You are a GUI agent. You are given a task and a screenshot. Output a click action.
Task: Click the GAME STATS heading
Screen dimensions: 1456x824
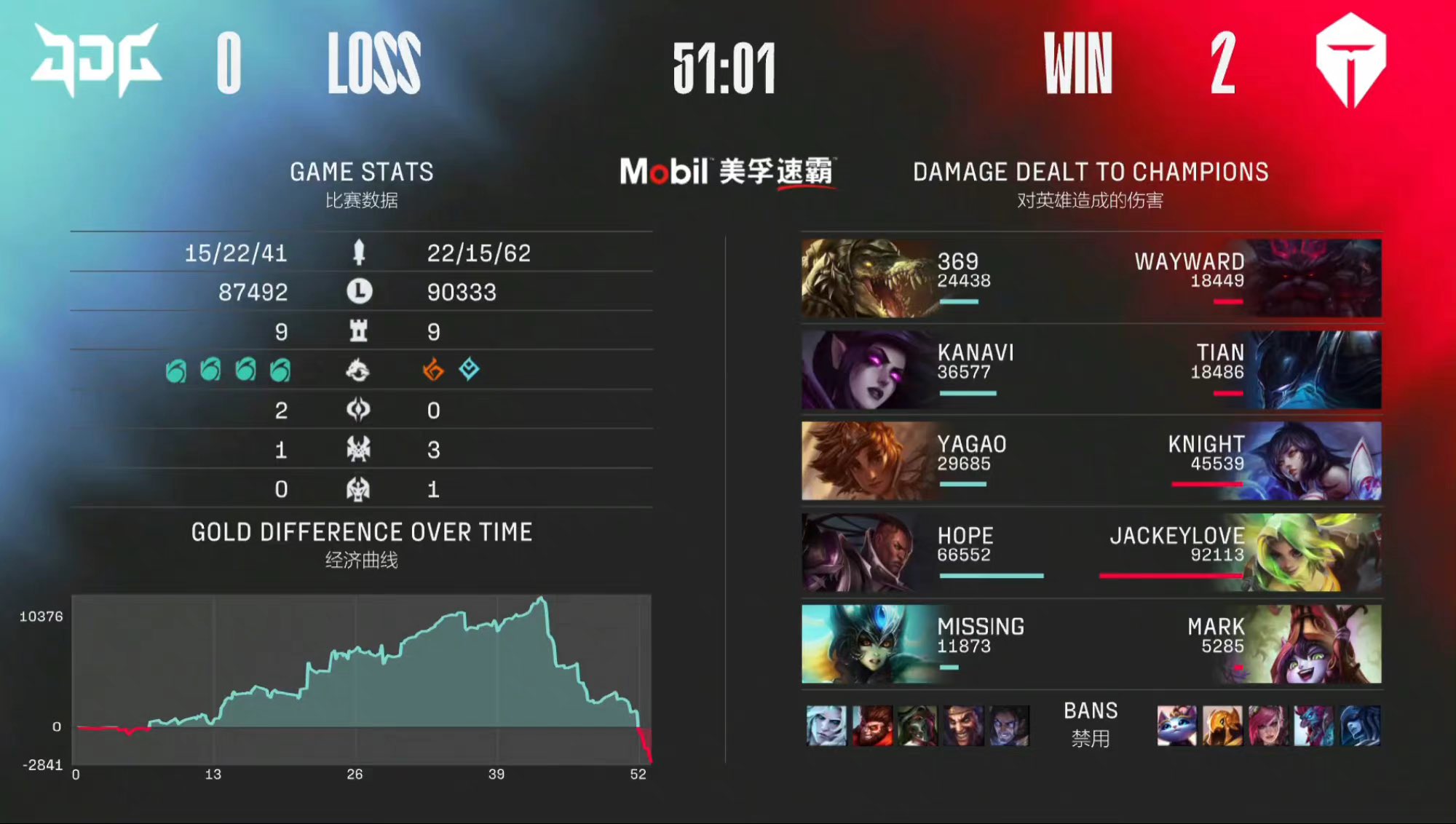tap(362, 172)
